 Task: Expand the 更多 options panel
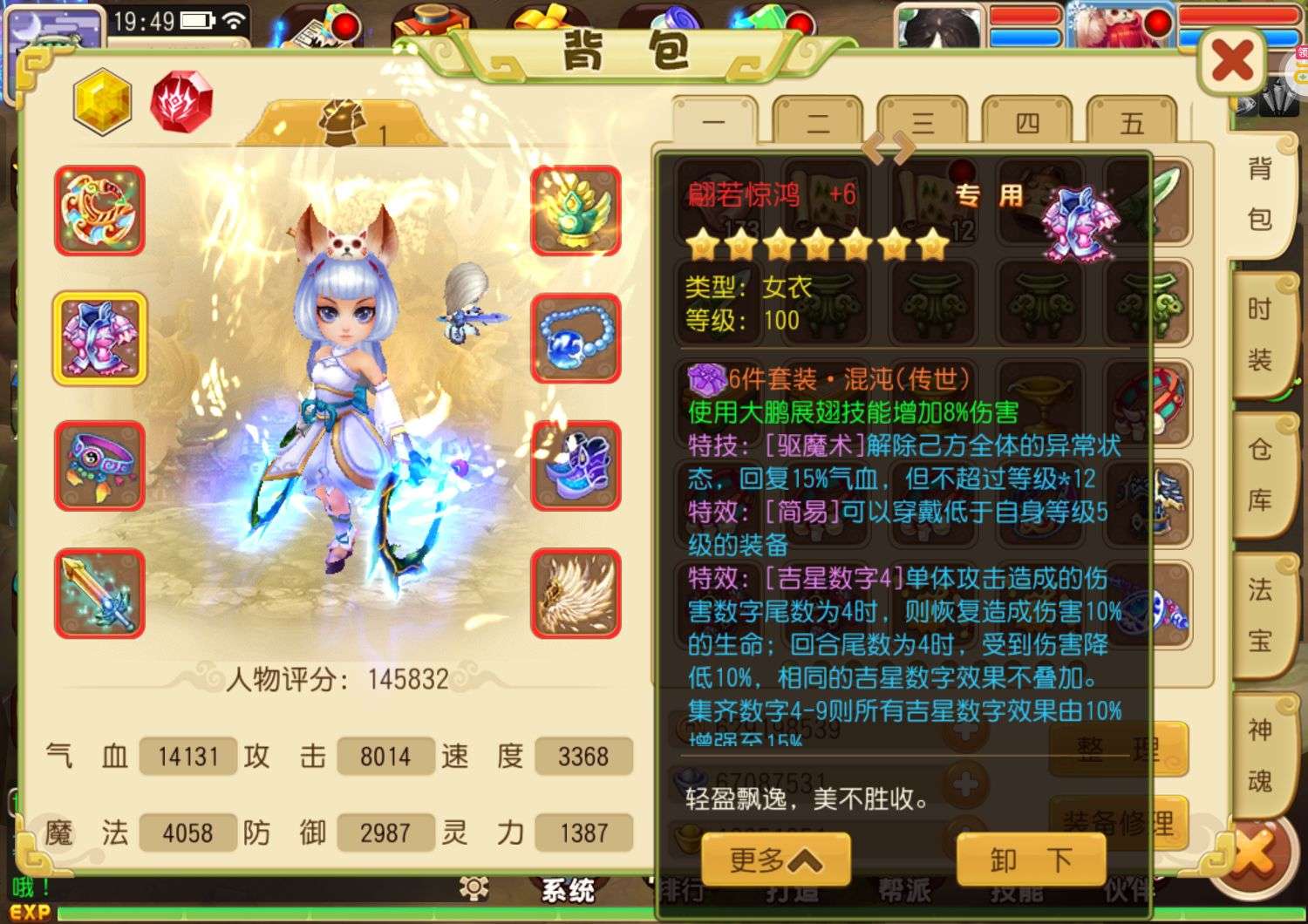tap(776, 859)
